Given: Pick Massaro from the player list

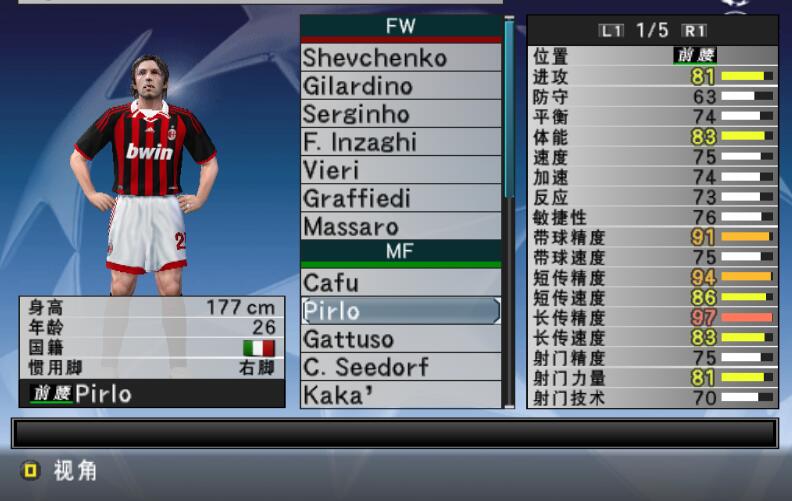Looking at the screenshot, I should [x=400, y=226].
